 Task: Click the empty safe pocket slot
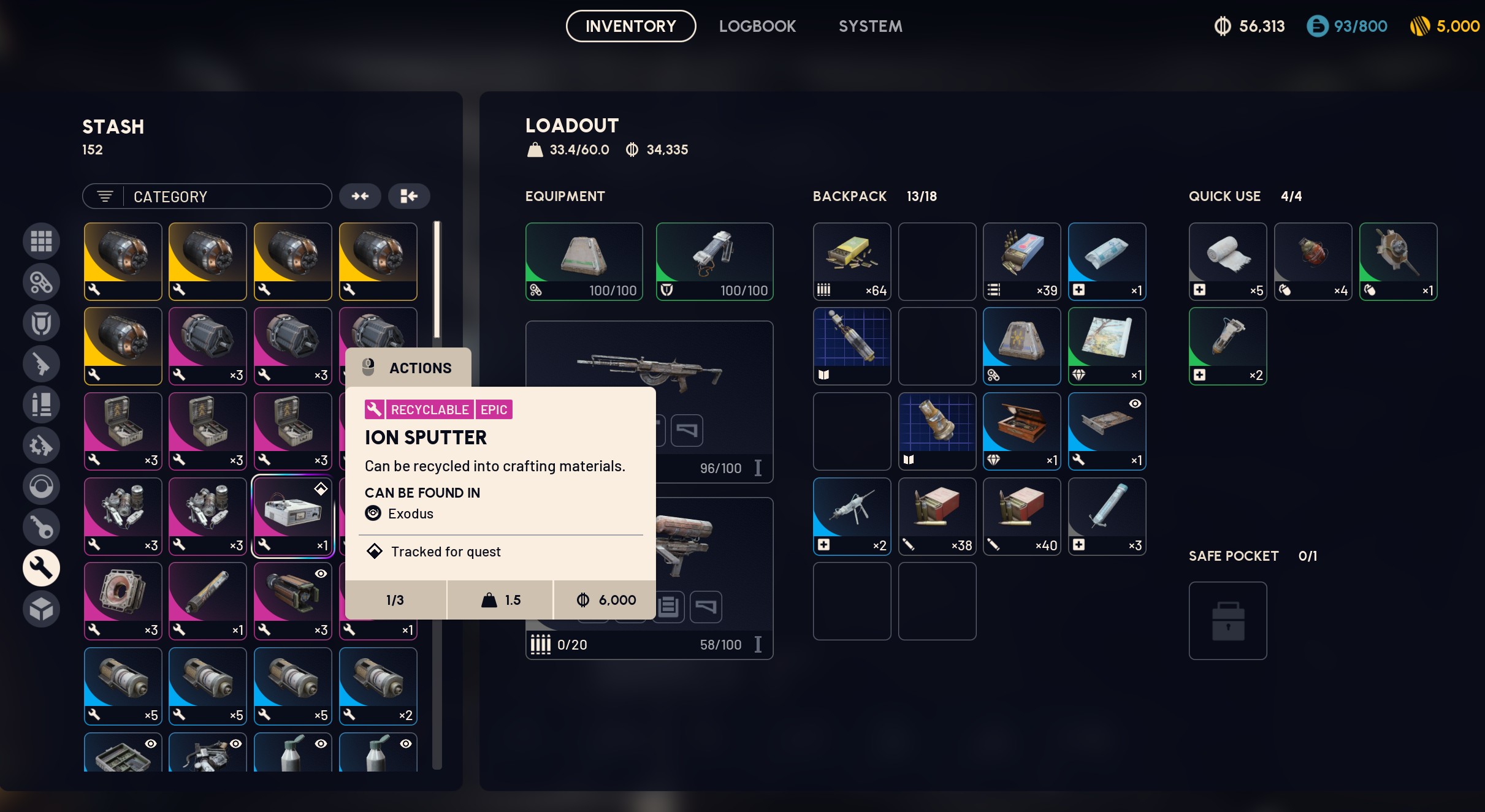point(1227,620)
